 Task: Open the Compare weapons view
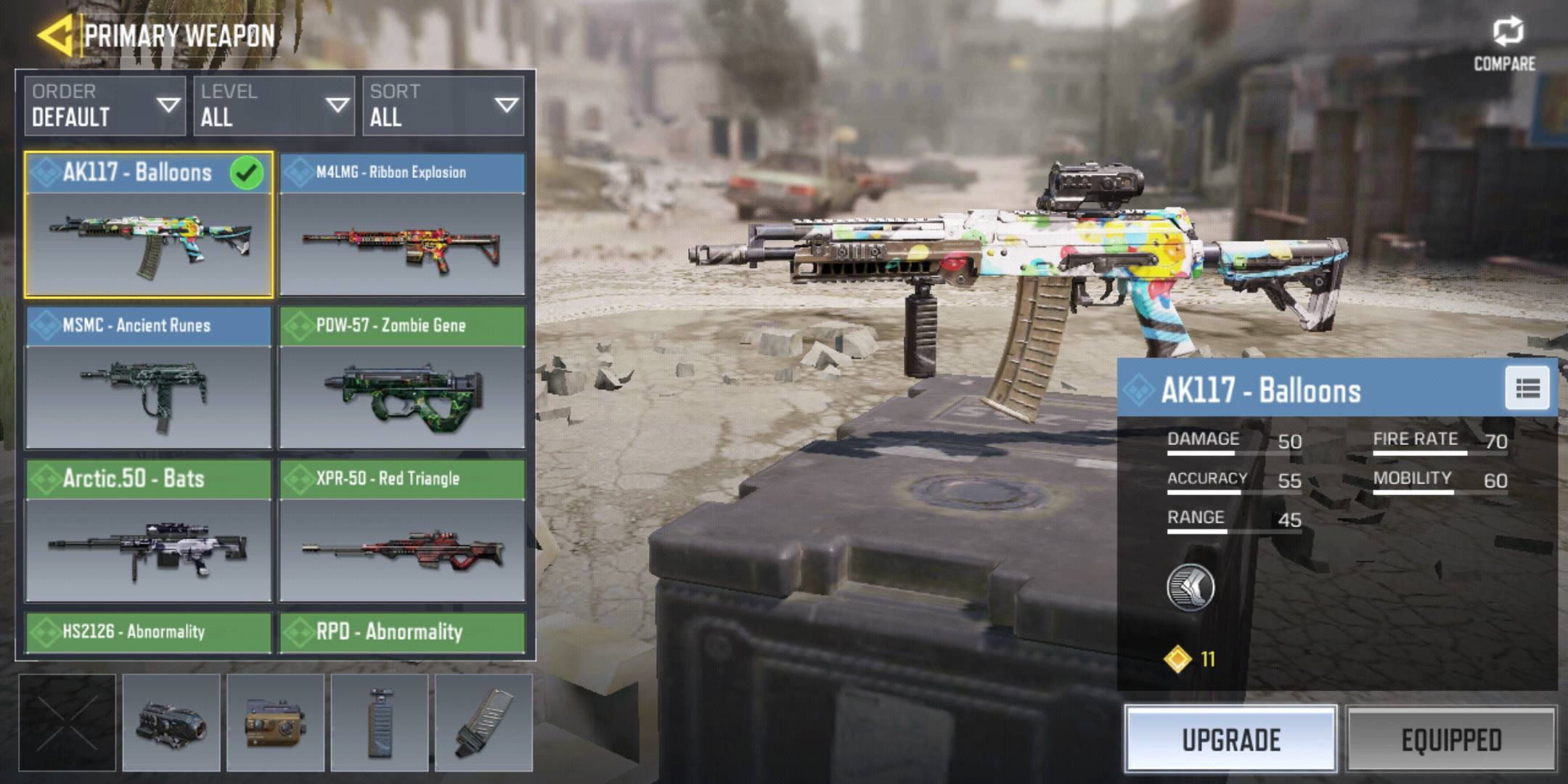click(1505, 44)
